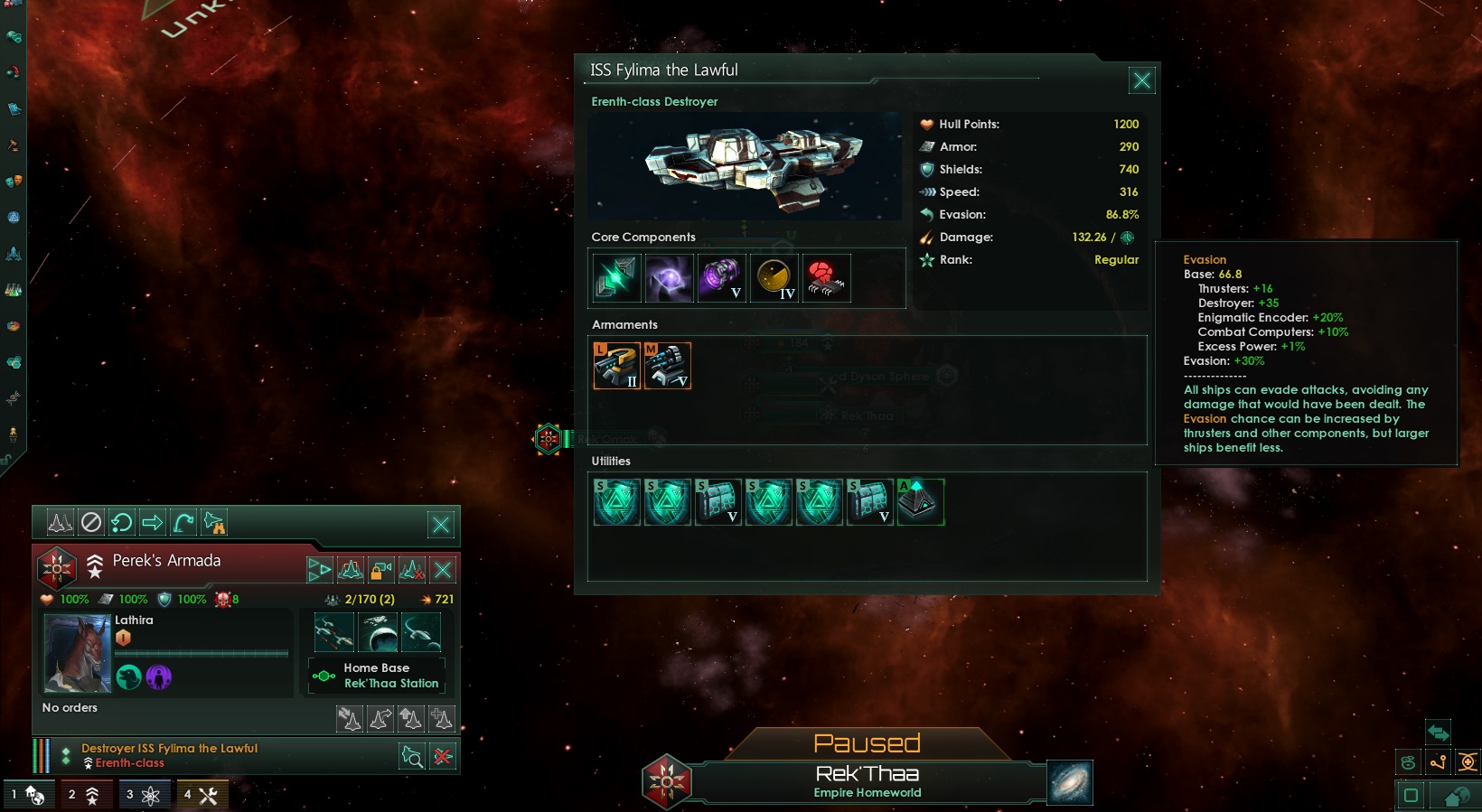Open the galaxy map view button
Screen dimensions: 1482x812
coord(1070,782)
